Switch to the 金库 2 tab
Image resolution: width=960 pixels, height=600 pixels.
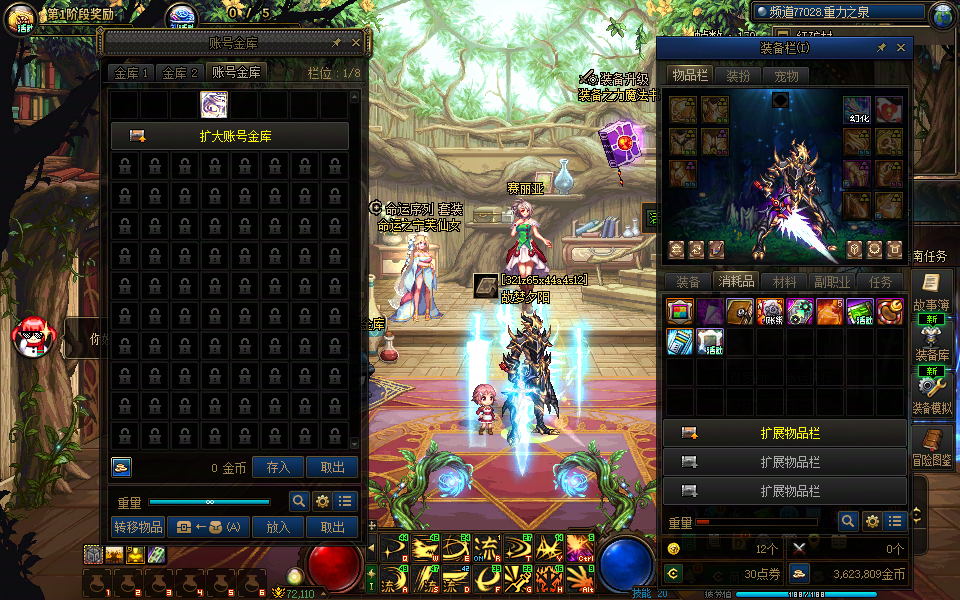coord(180,73)
